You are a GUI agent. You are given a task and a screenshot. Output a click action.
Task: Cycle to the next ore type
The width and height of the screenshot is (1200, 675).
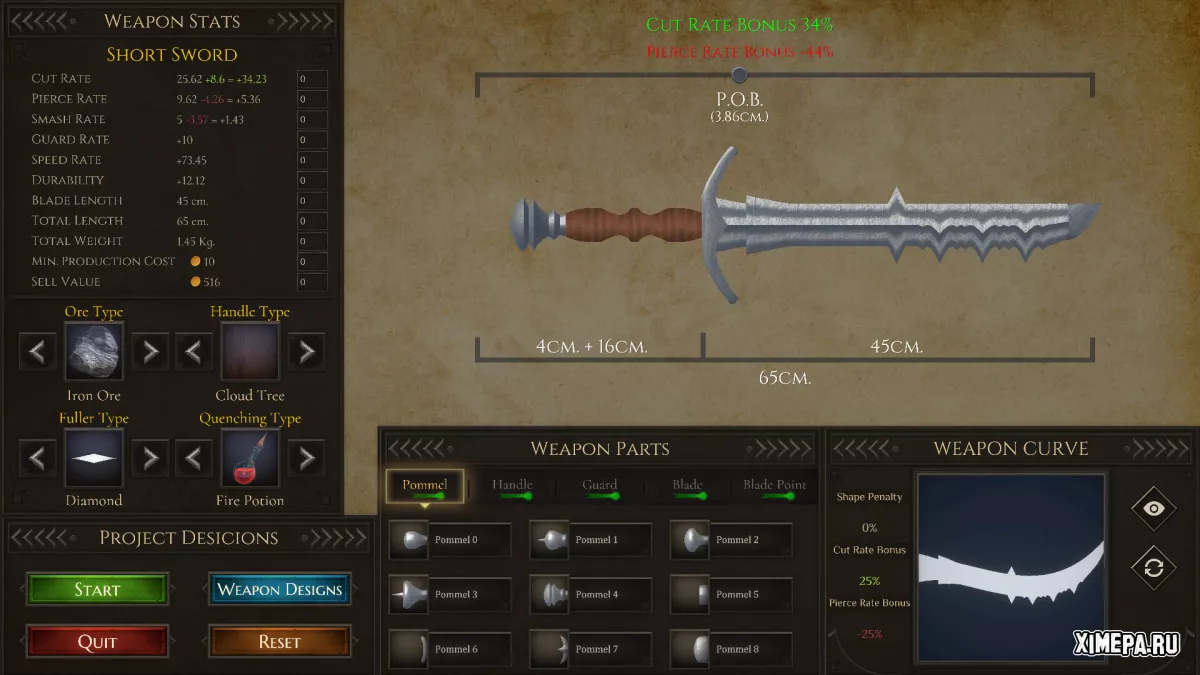(x=150, y=351)
